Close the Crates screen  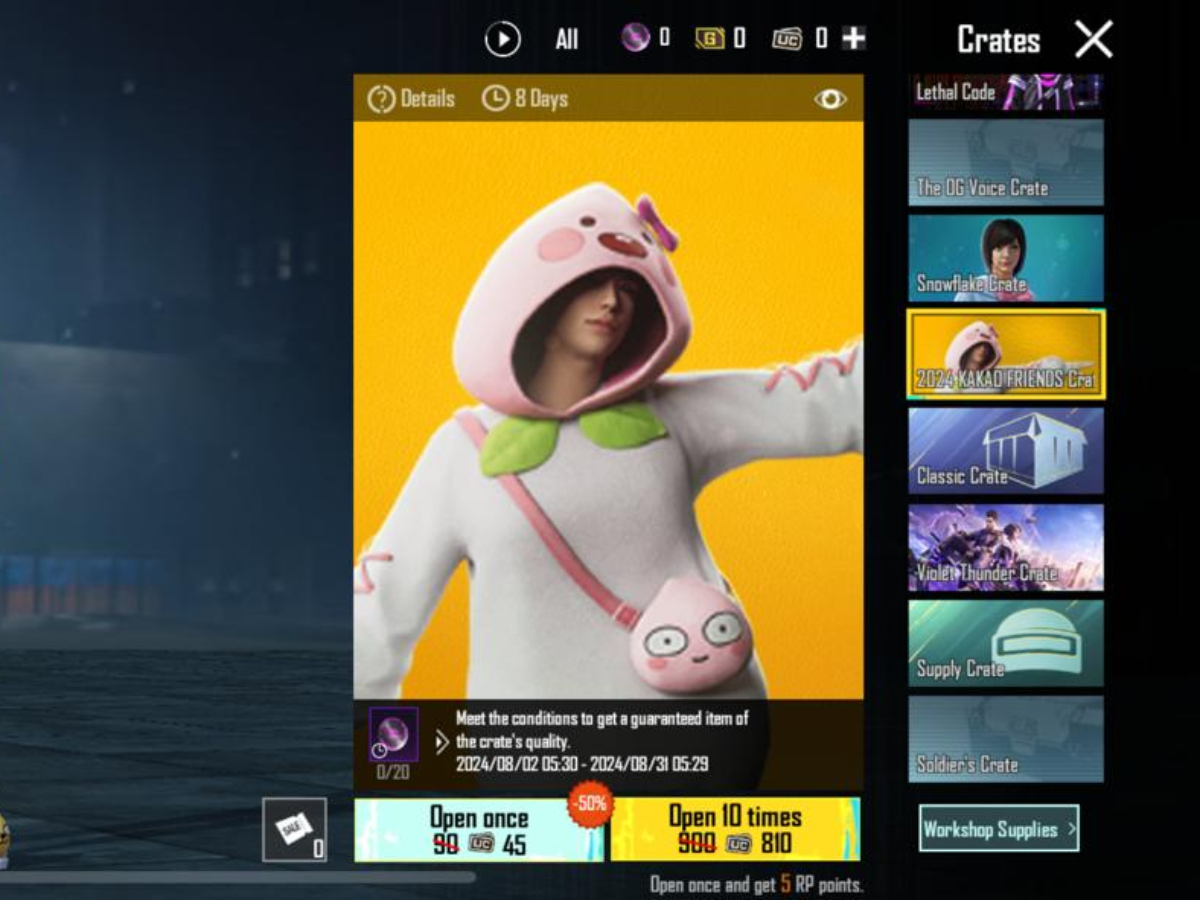(1093, 40)
